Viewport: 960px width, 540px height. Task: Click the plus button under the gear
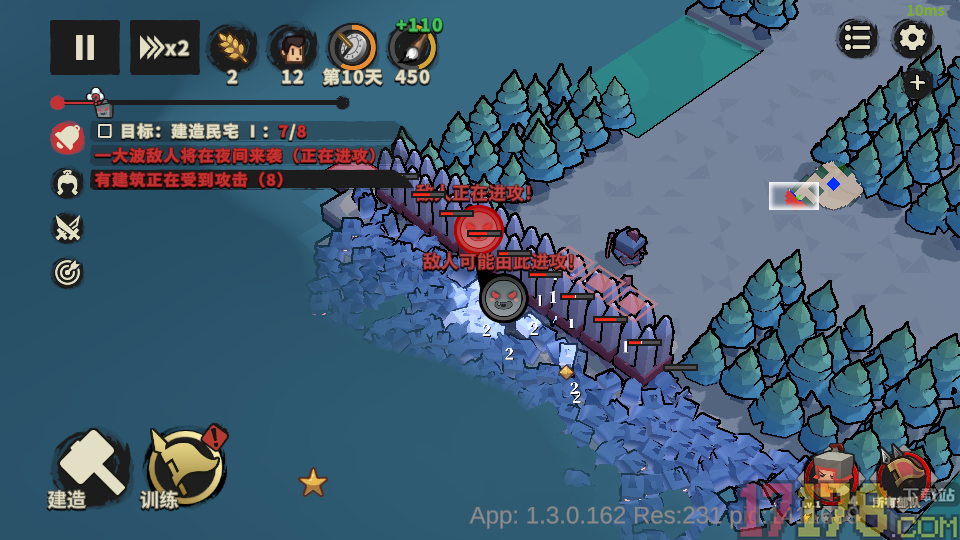[x=917, y=84]
